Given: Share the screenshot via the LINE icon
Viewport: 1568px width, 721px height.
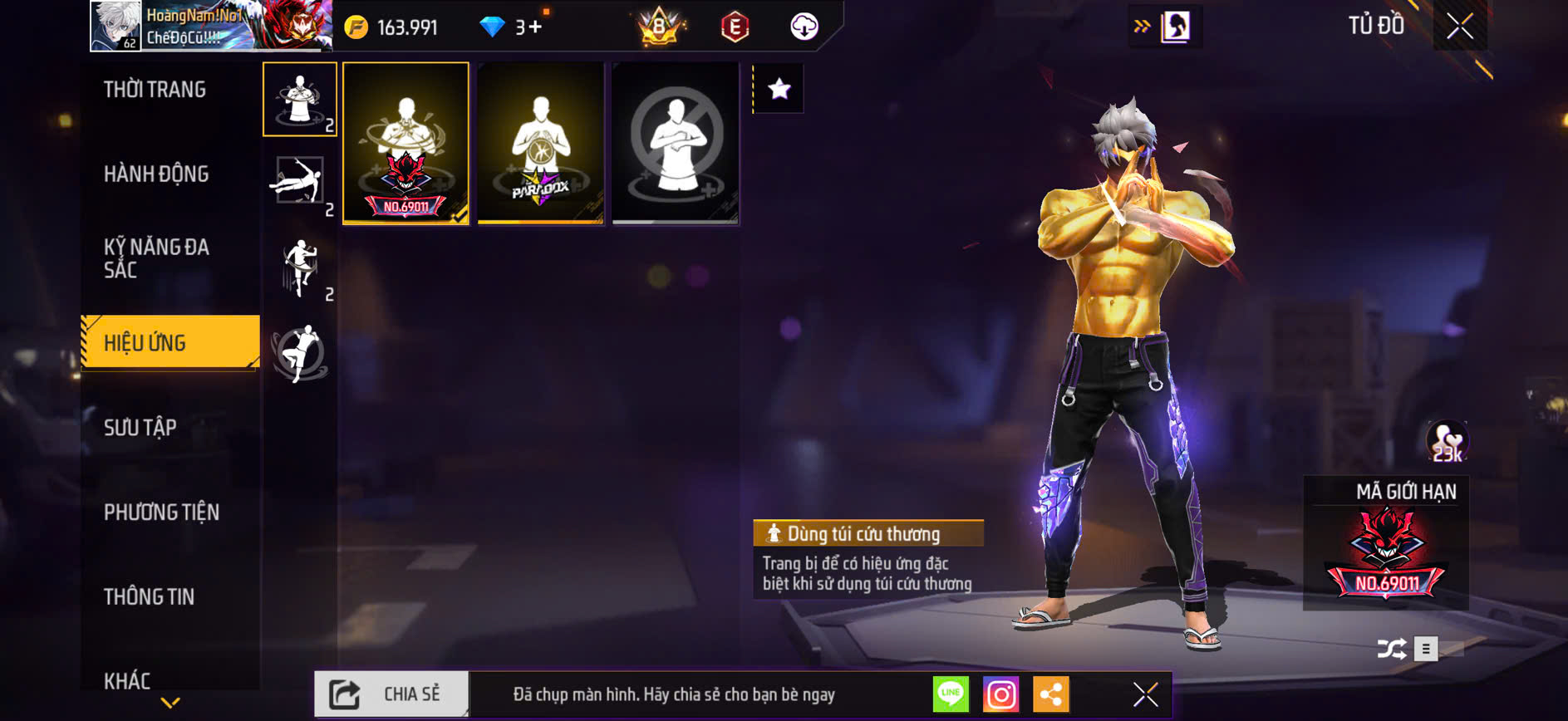Looking at the screenshot, I should pyautogui.click(x=951, y=694).
